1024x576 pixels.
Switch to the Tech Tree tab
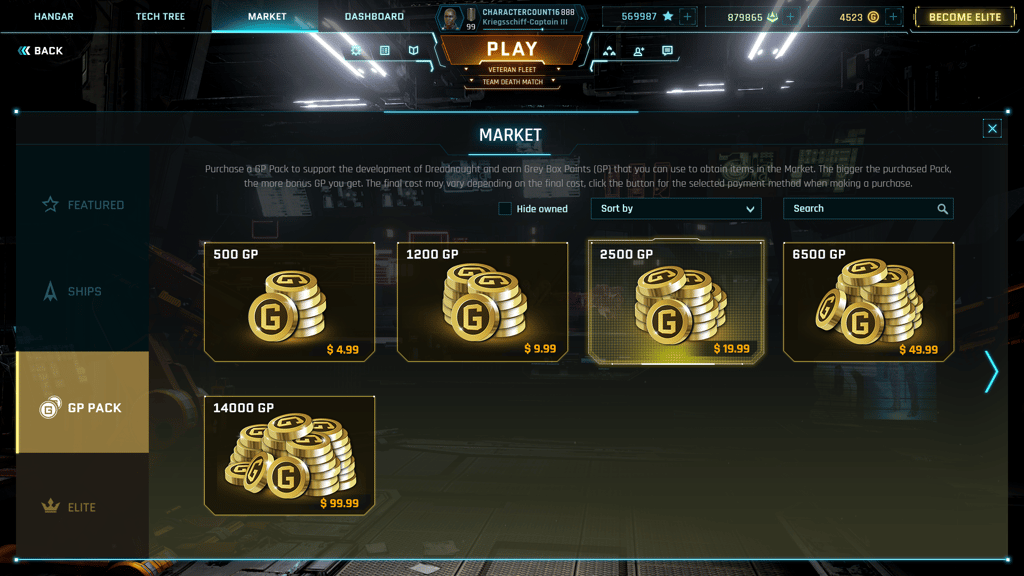(x=160, y=17)
